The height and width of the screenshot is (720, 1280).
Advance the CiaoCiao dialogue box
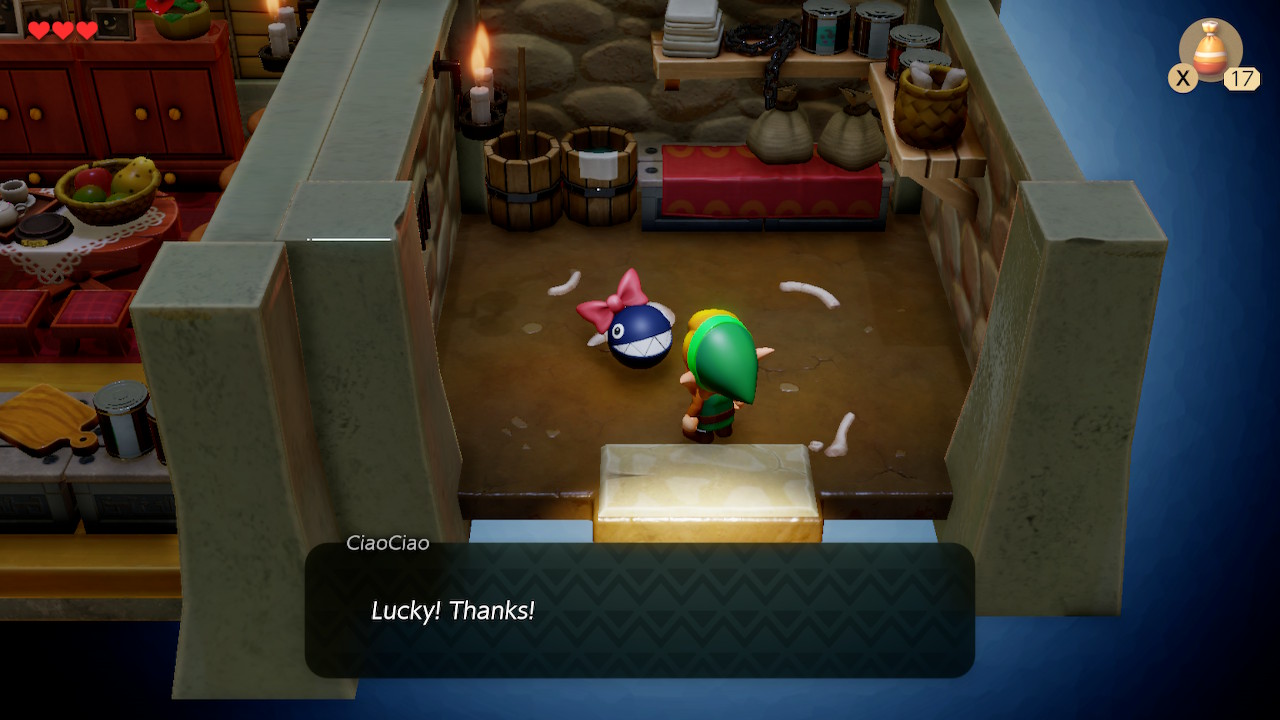639,610
